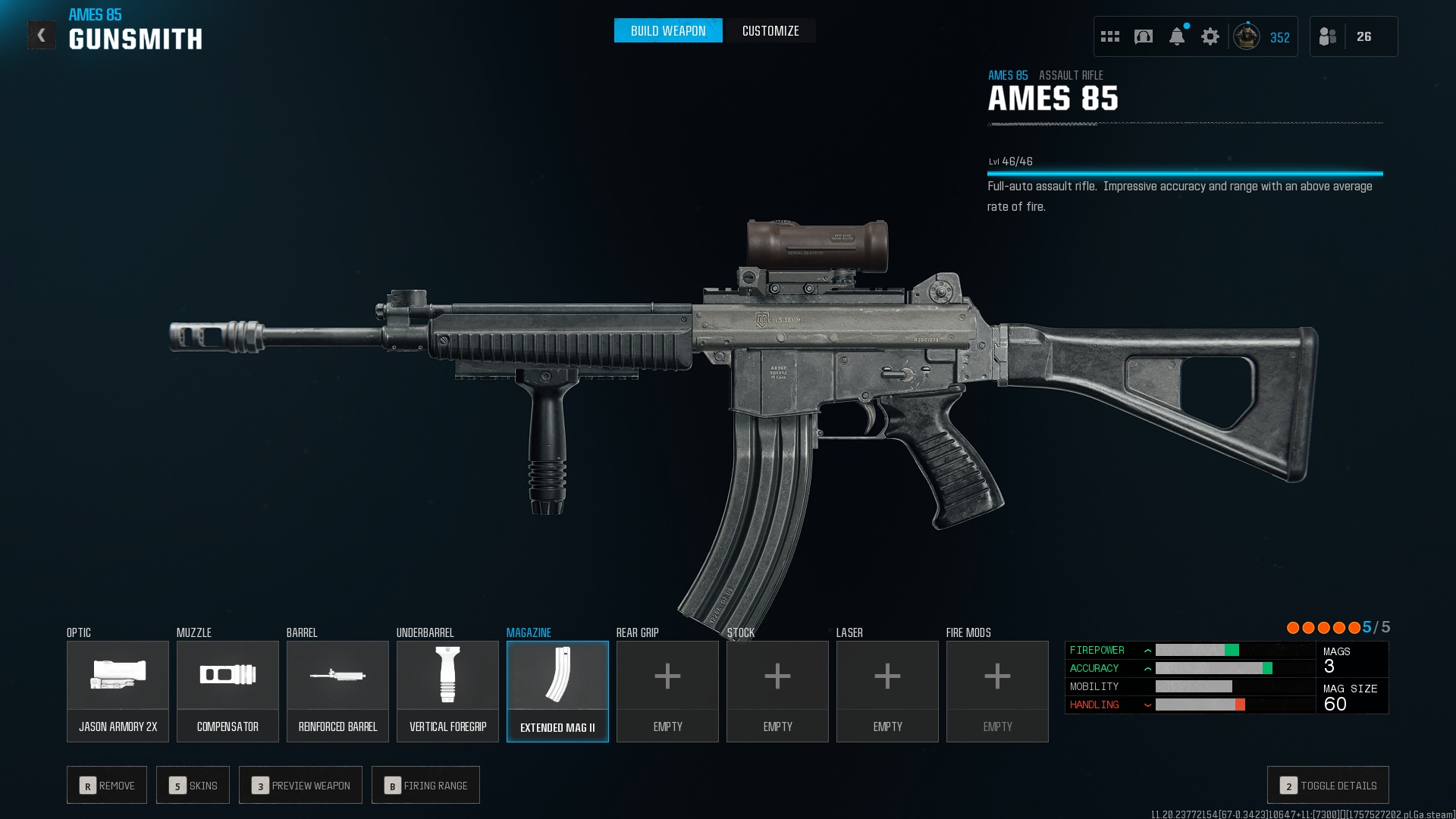Viewport: 1456px width, 819px height.
Task: Toggle weapon details panel
Action: 1328,785
